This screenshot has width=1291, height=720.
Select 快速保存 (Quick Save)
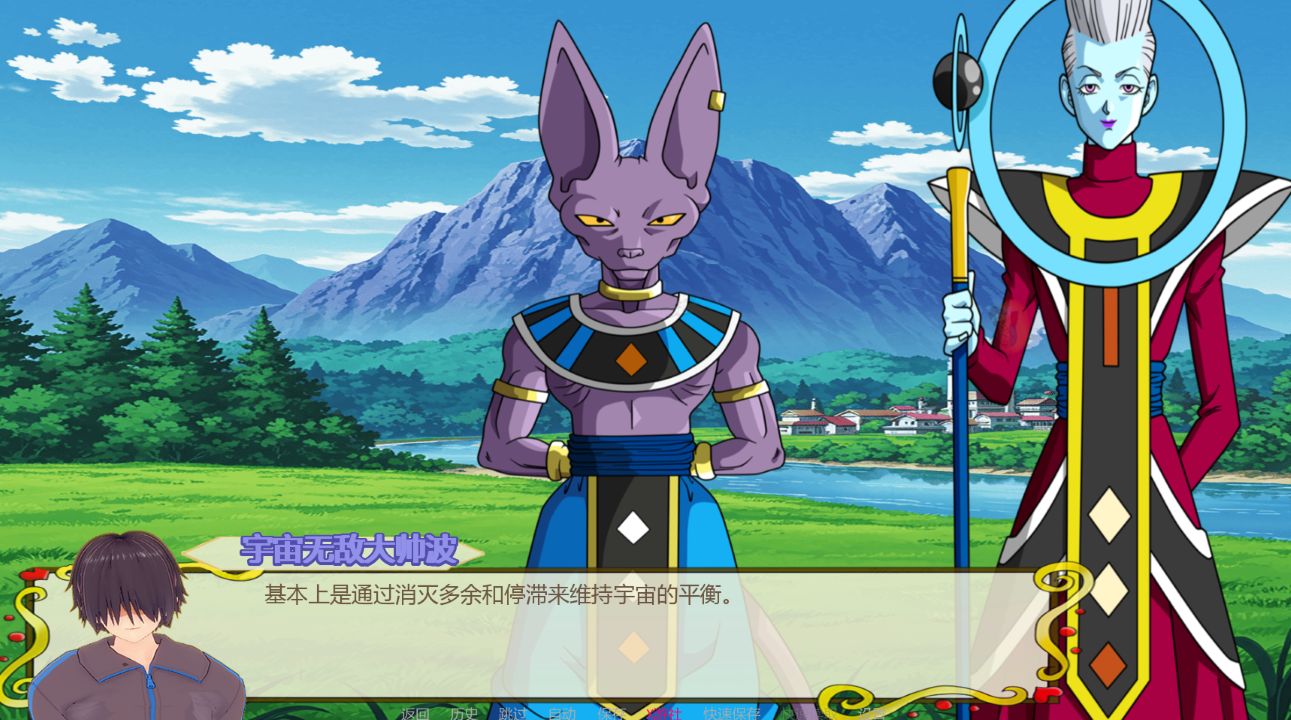[x=731, y=713]
